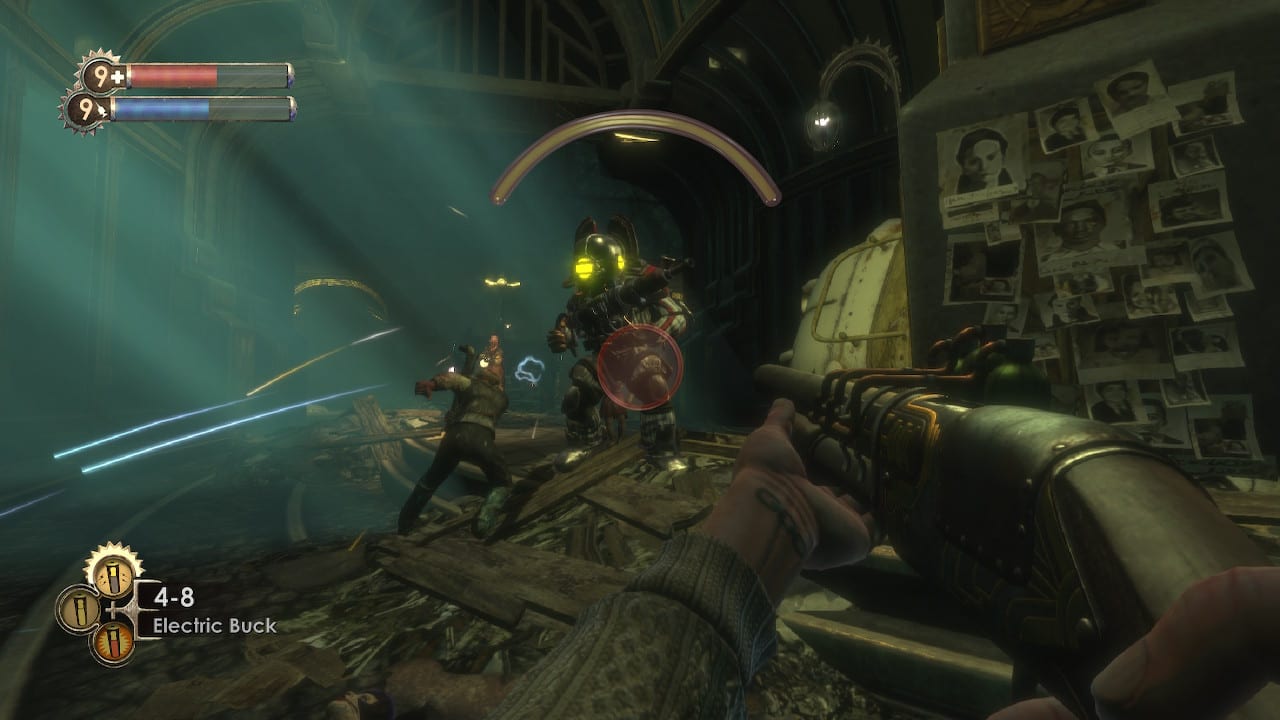
Task: Choose the orange exploding buck ammo icon
Action: (x=113, y=642)
